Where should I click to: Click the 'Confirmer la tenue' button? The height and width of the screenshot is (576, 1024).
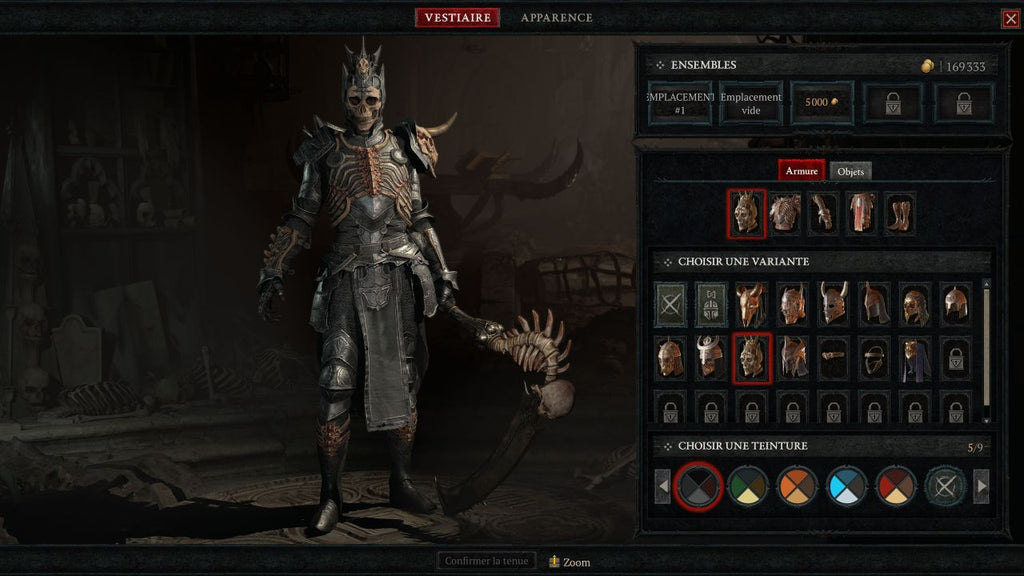[x=487, y=561]
